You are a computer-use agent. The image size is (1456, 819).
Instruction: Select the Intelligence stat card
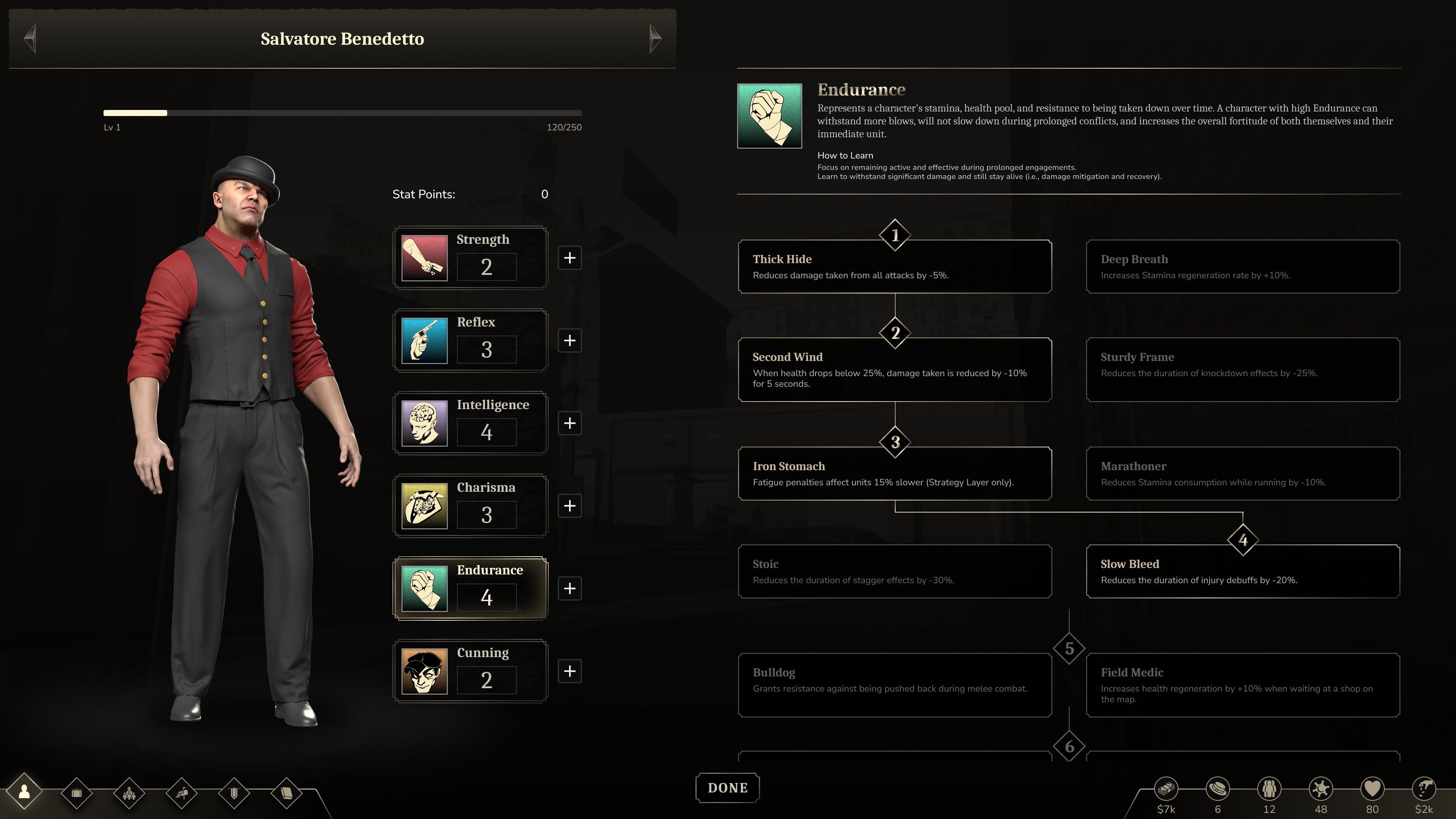[470, 423]
